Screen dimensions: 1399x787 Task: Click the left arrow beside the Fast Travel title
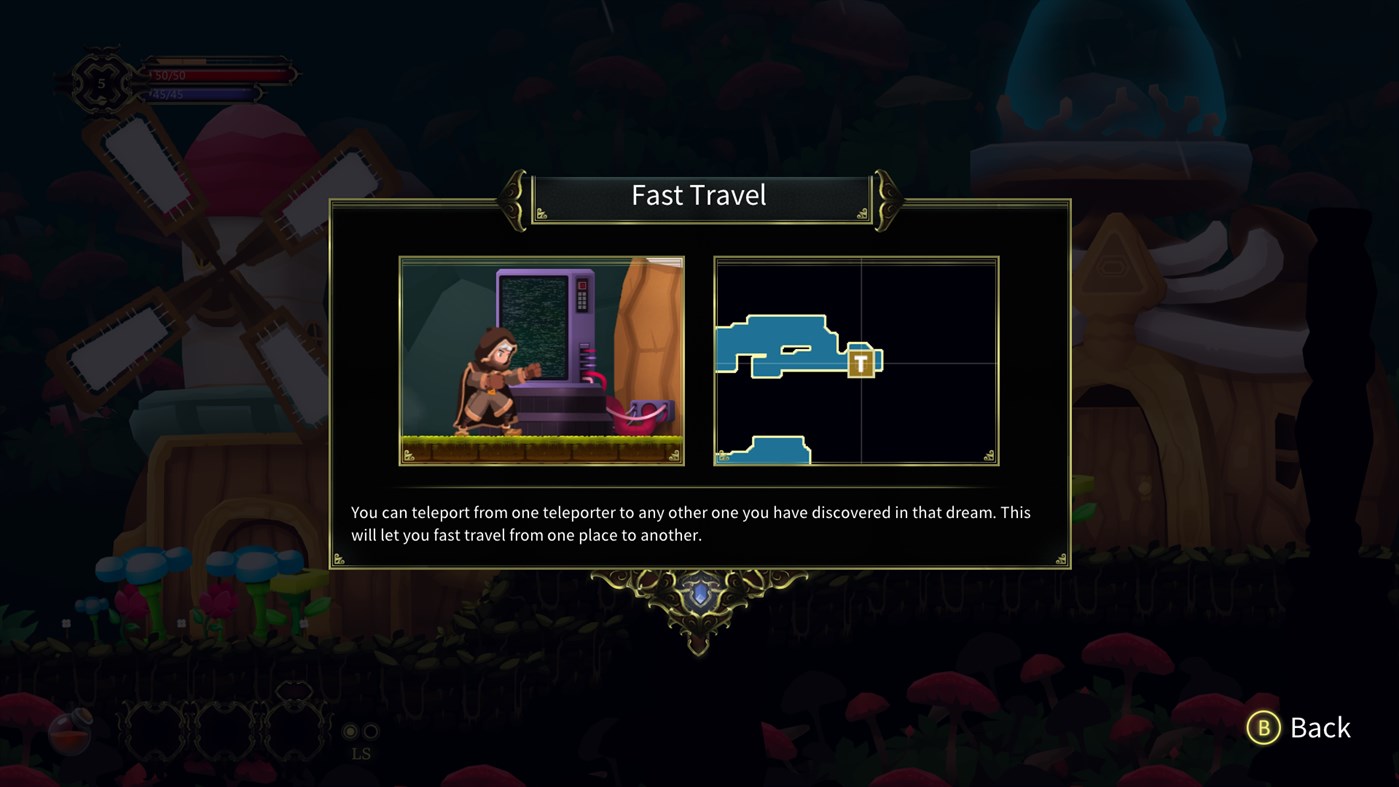click(512, 198)
